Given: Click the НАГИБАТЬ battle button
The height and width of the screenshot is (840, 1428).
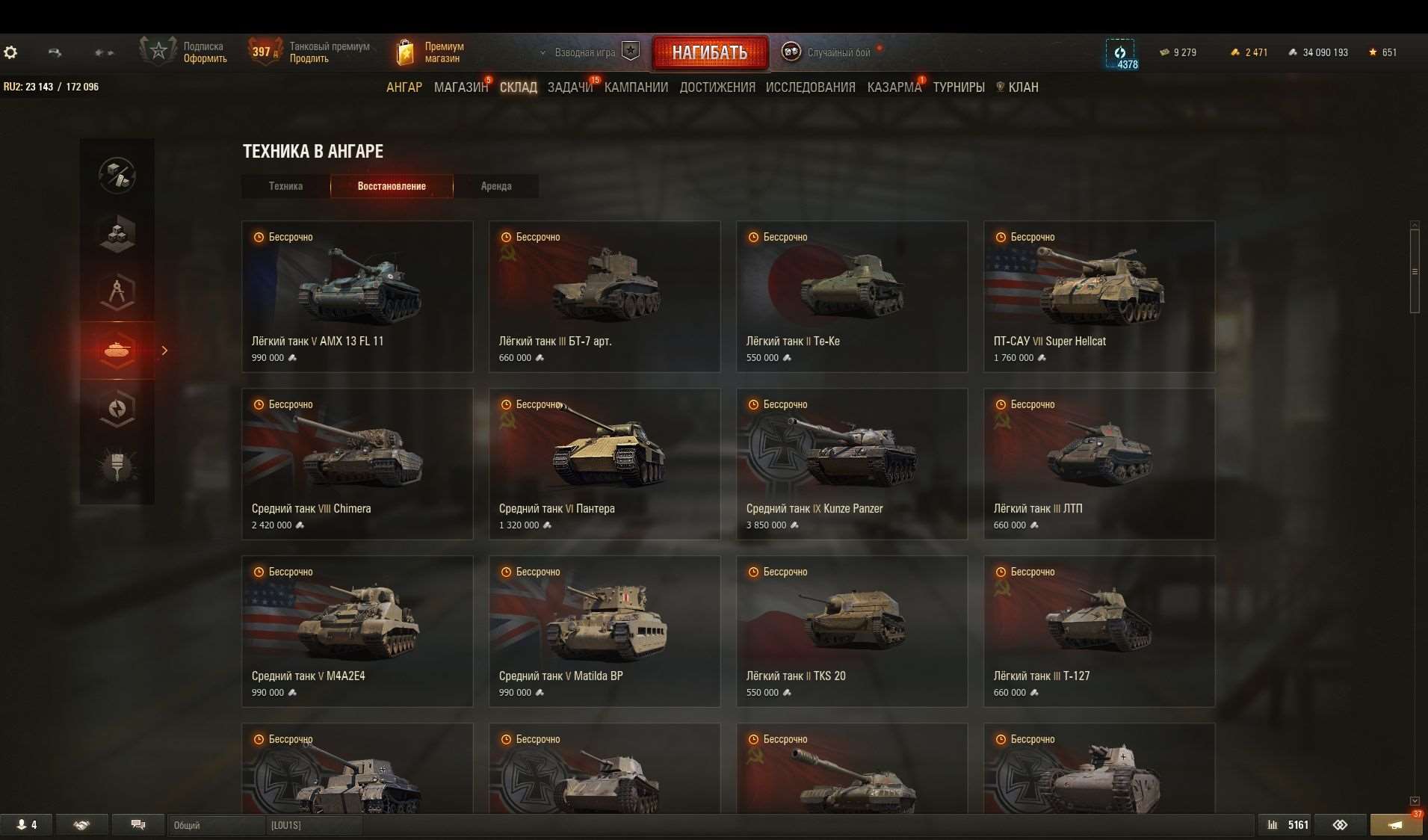Looking at the screenshot, I should [x=710, y=52].
